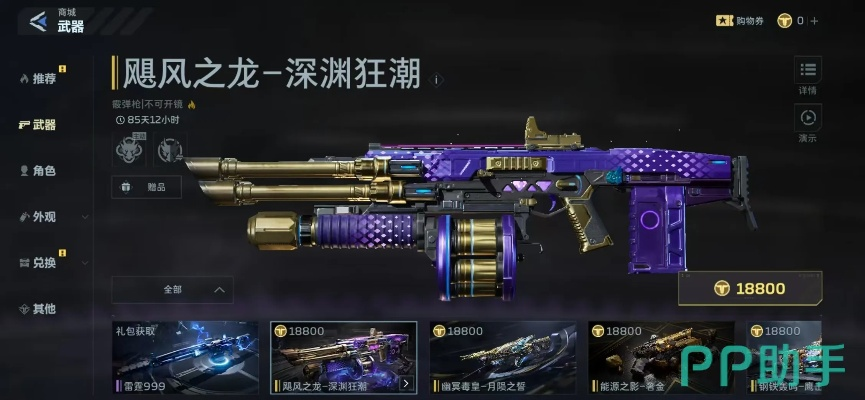Go back using the top-left arrow
This screenshot has width=865, height=400.
coord(39,21)
